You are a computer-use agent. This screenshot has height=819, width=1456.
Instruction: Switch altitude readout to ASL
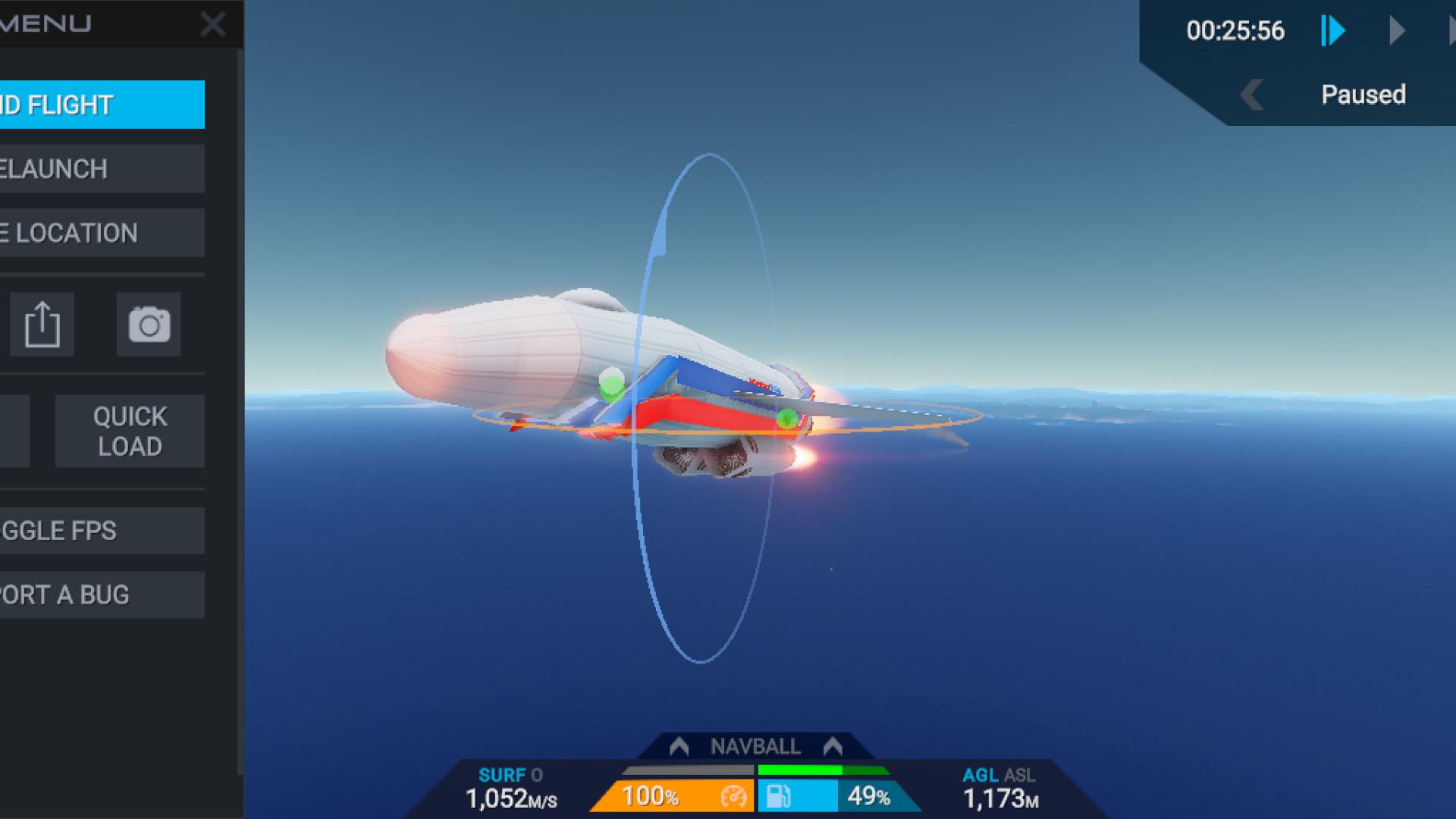tap(1020, 775)
